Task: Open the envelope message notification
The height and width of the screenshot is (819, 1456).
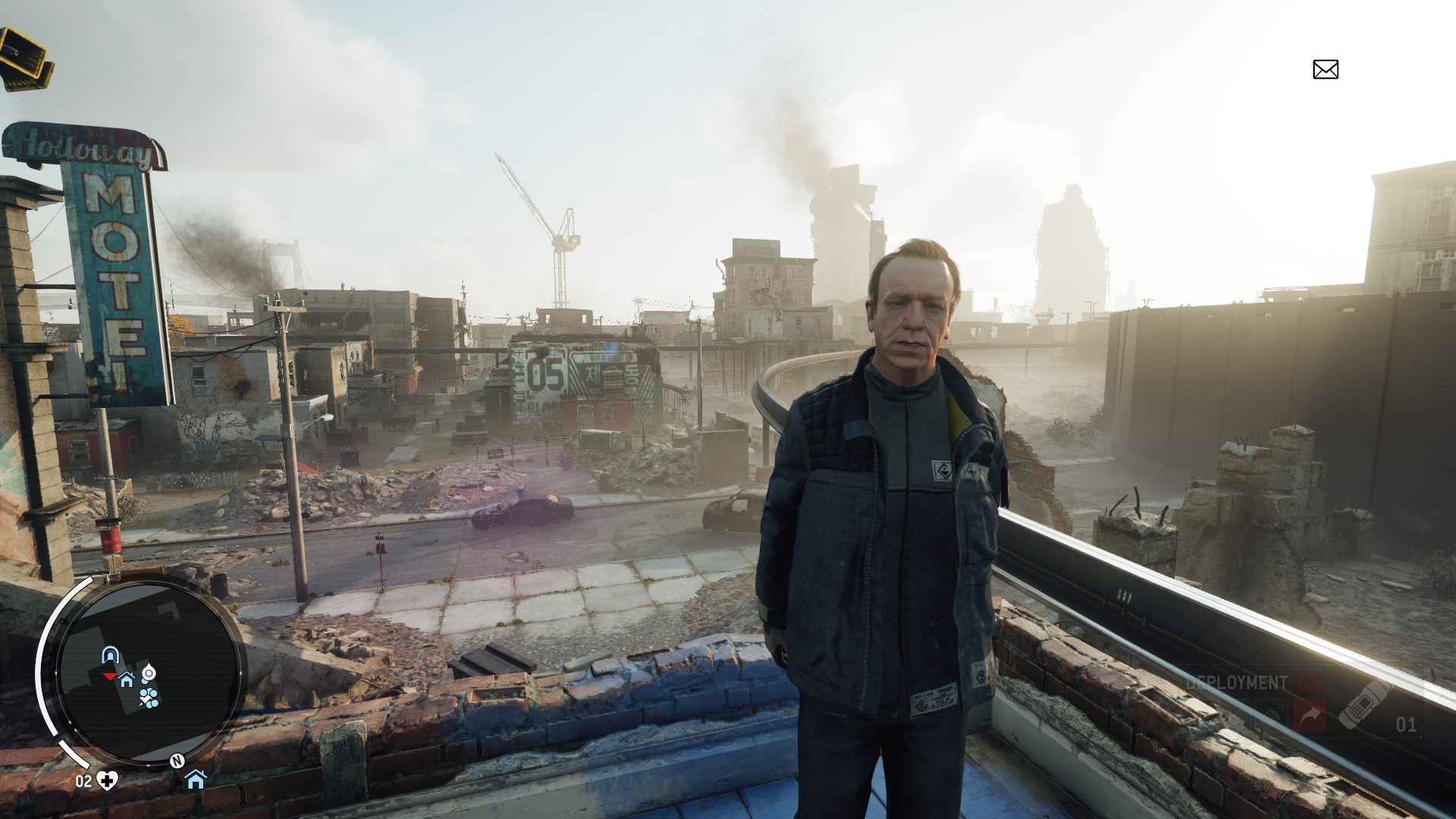Action: (1325, 70)
